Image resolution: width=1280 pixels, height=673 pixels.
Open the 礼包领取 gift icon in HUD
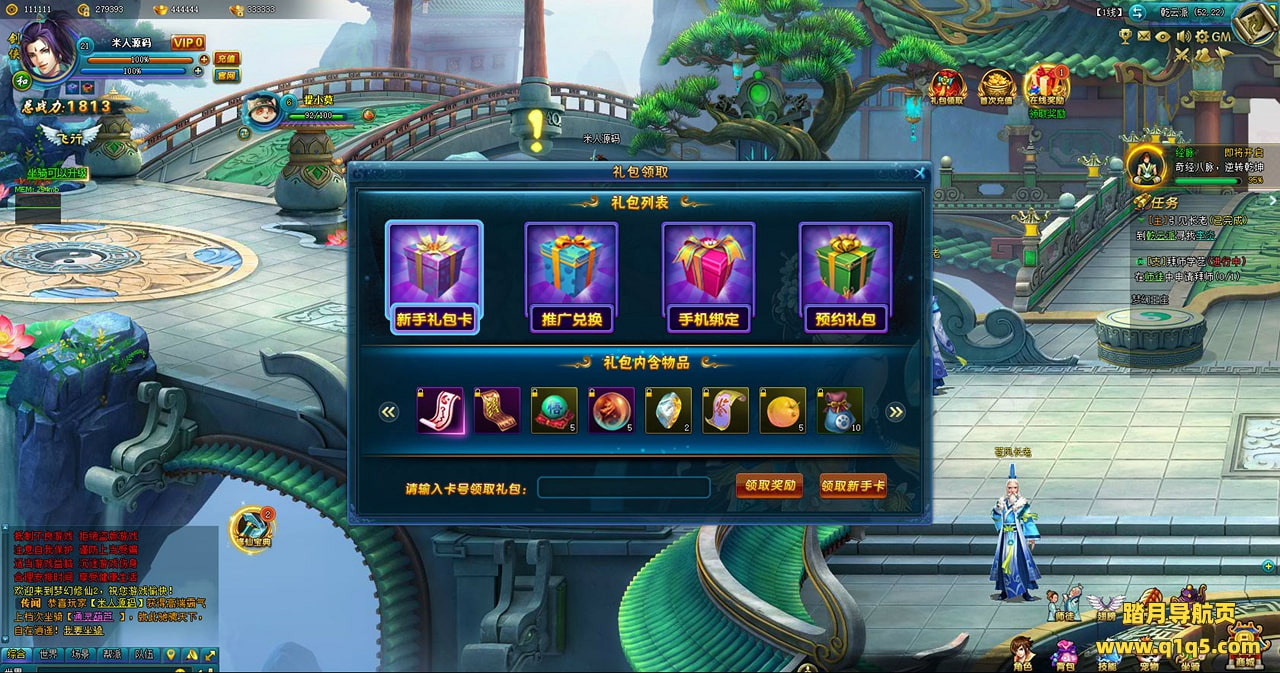click(x=947, y=87)
